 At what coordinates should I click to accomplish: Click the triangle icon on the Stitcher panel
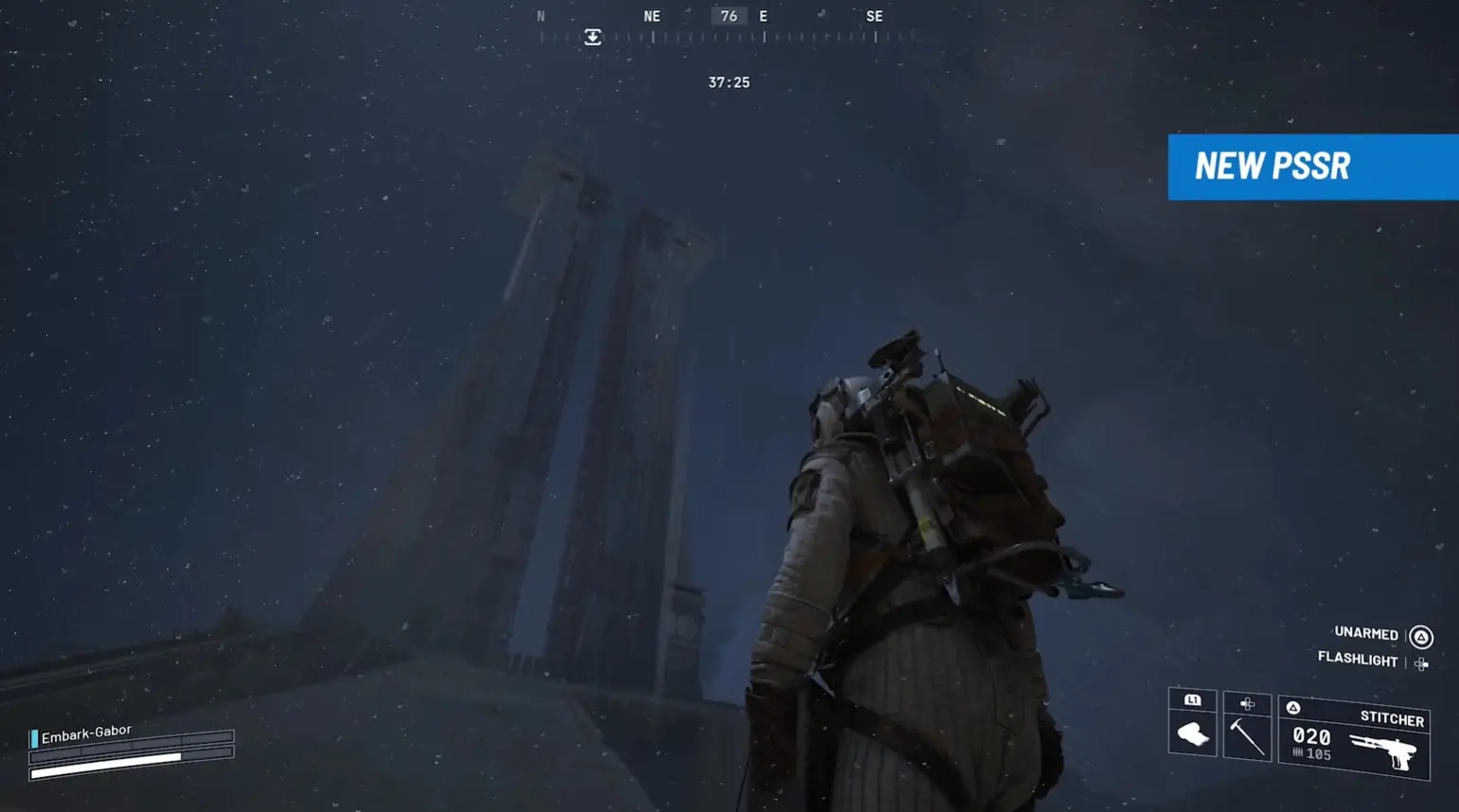1292,706
